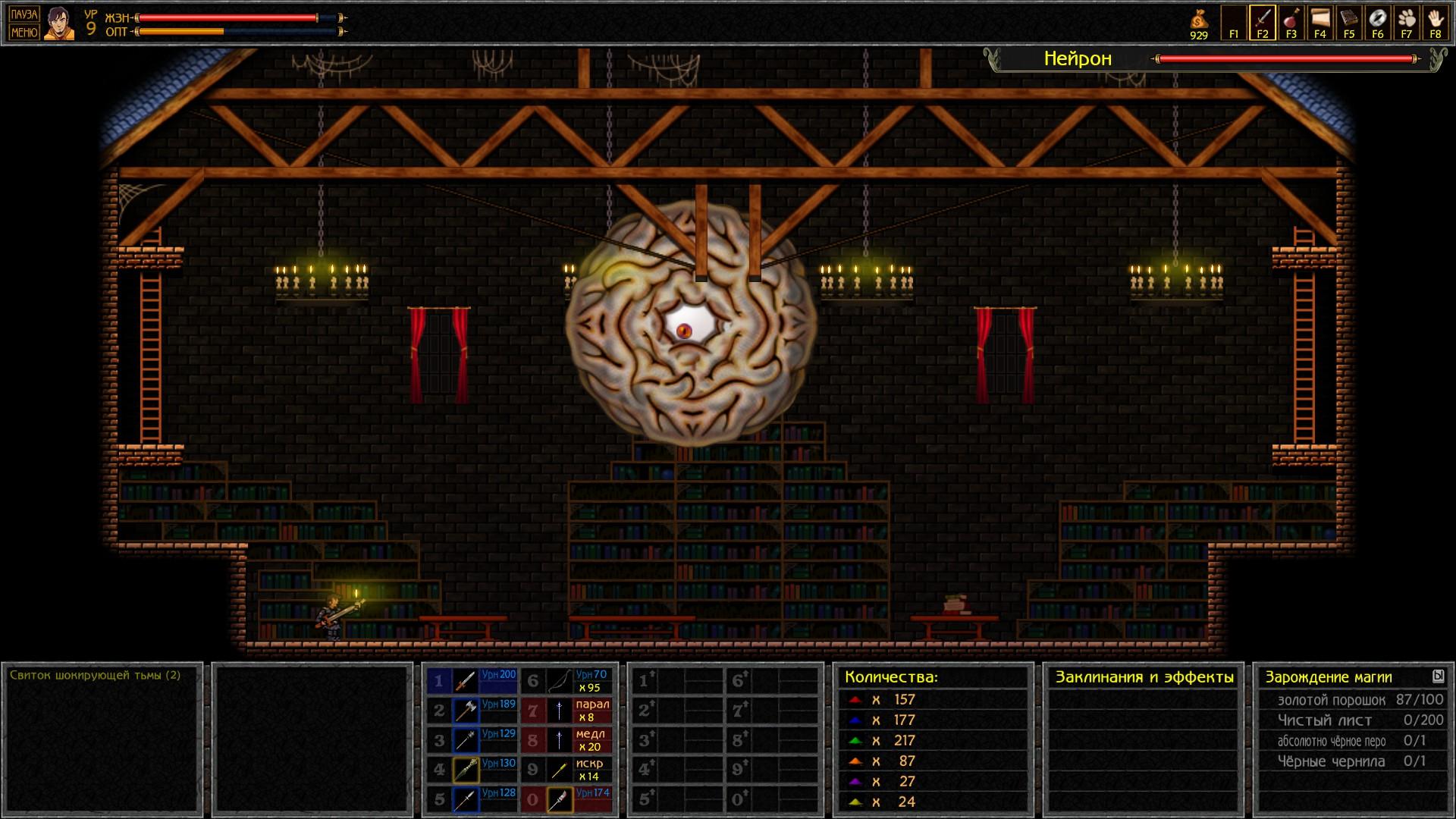This screenshot has height=819, width=1456.
Task: Open the hero portrait character sheet
Action: 59,23
